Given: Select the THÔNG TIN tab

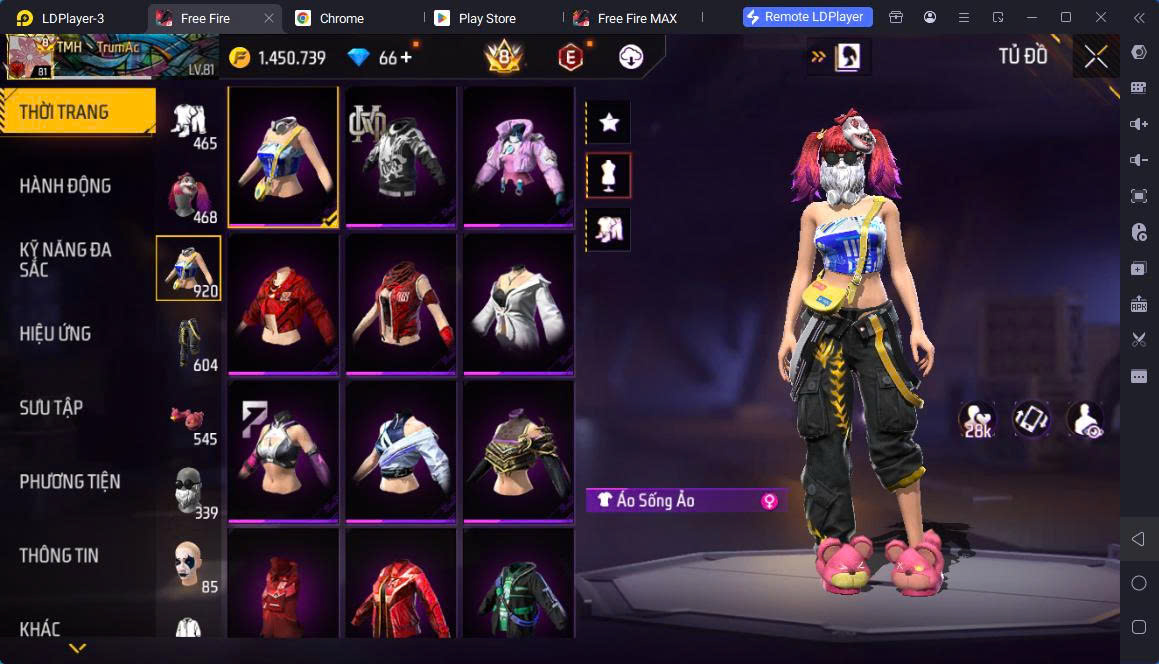Looking at the screenshot, I should 59,556.
